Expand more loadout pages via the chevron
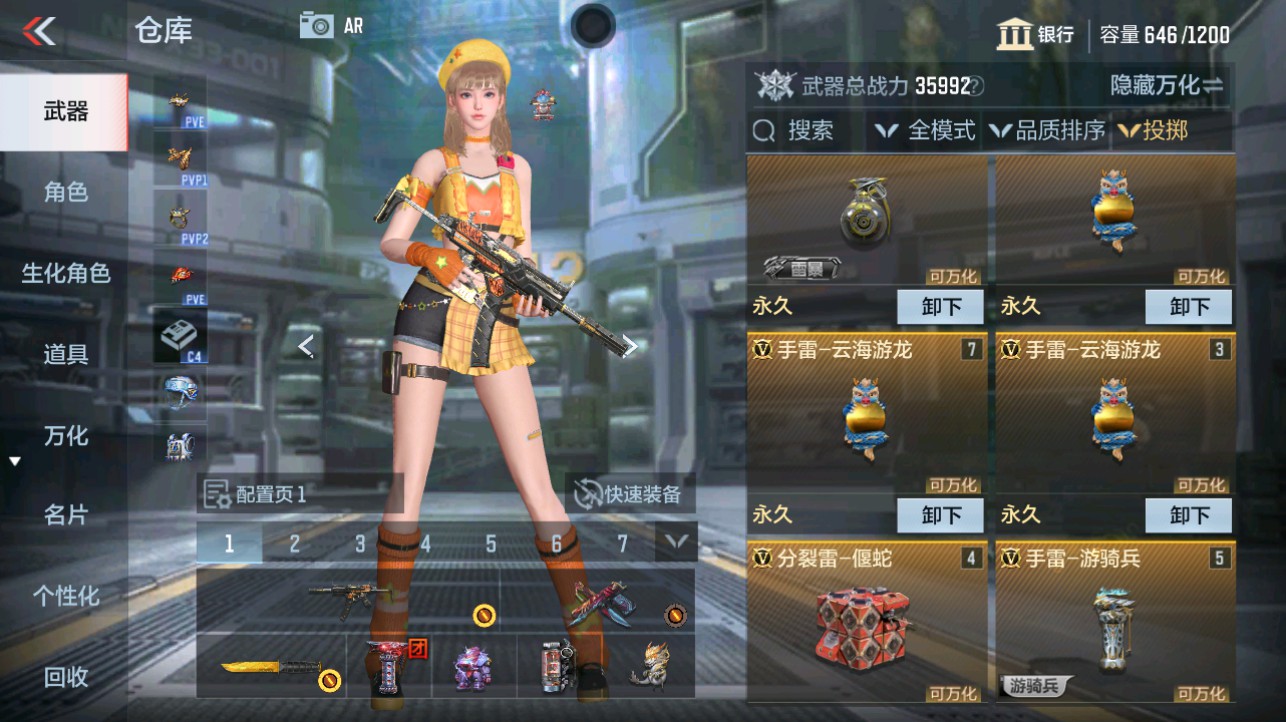Image resolution: width=1286 pixels, height=722 pixels. pos(676,543)
